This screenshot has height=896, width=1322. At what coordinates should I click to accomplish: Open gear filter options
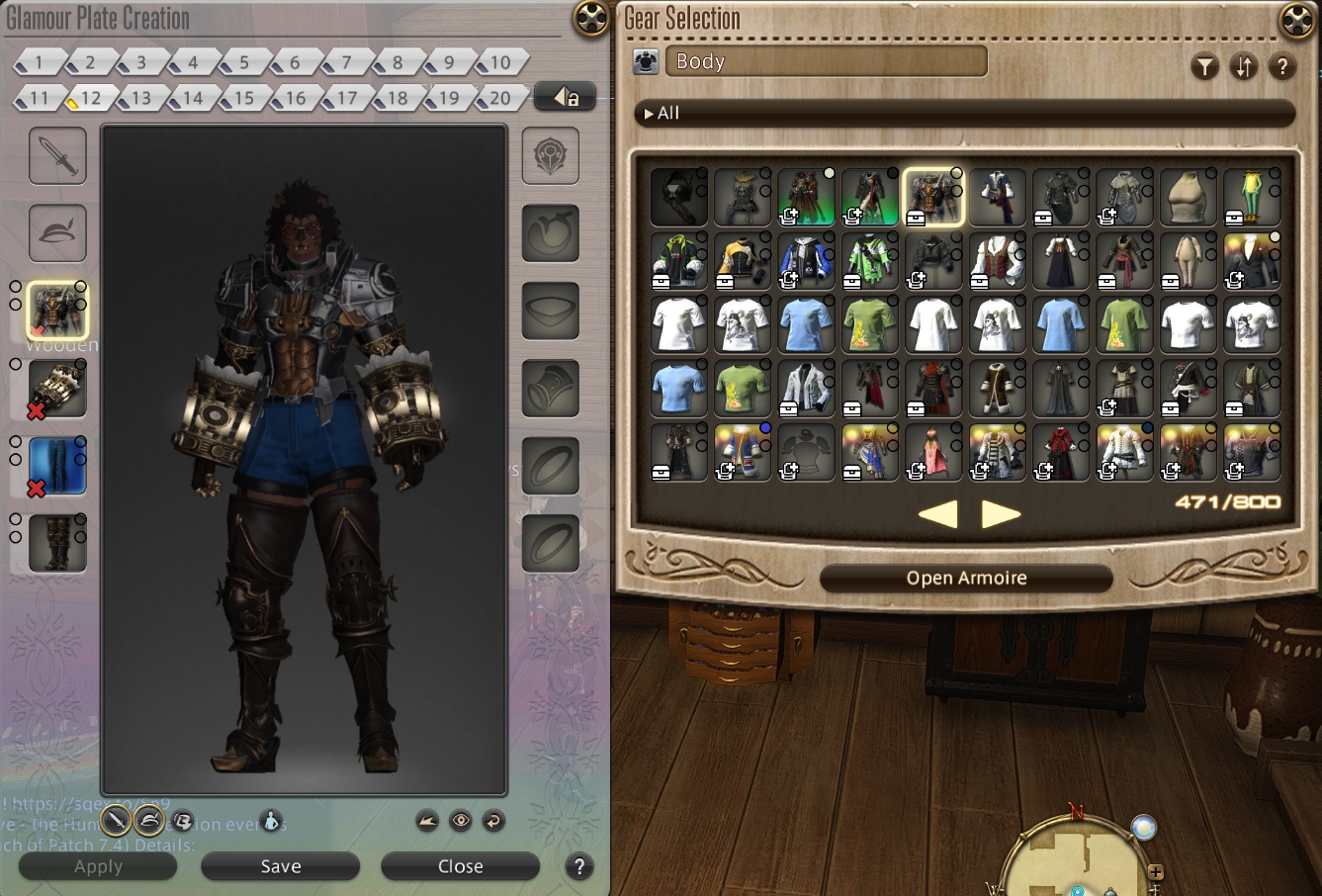click(x=1204, y=67)
